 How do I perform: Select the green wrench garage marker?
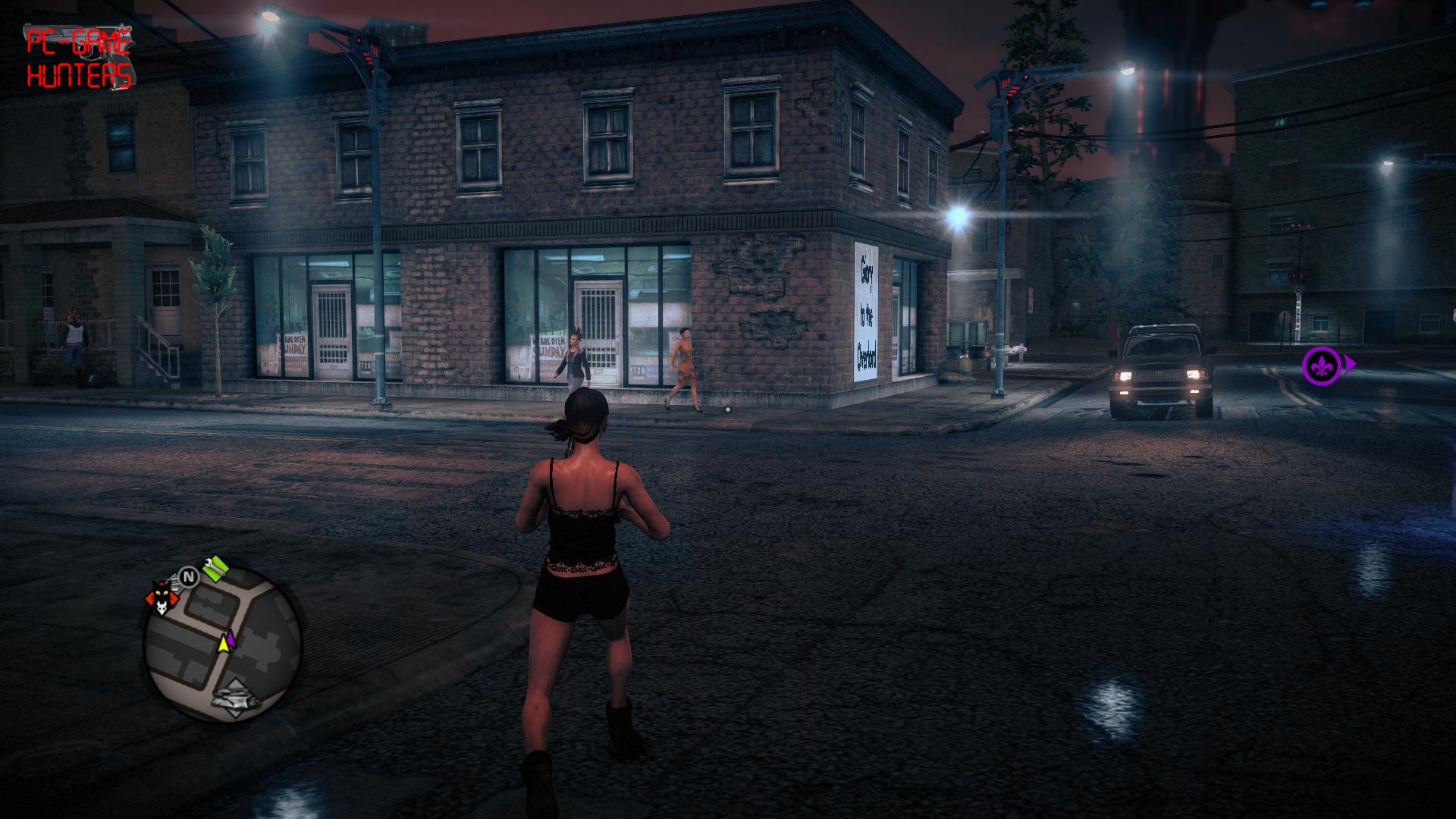click(215, 566)
